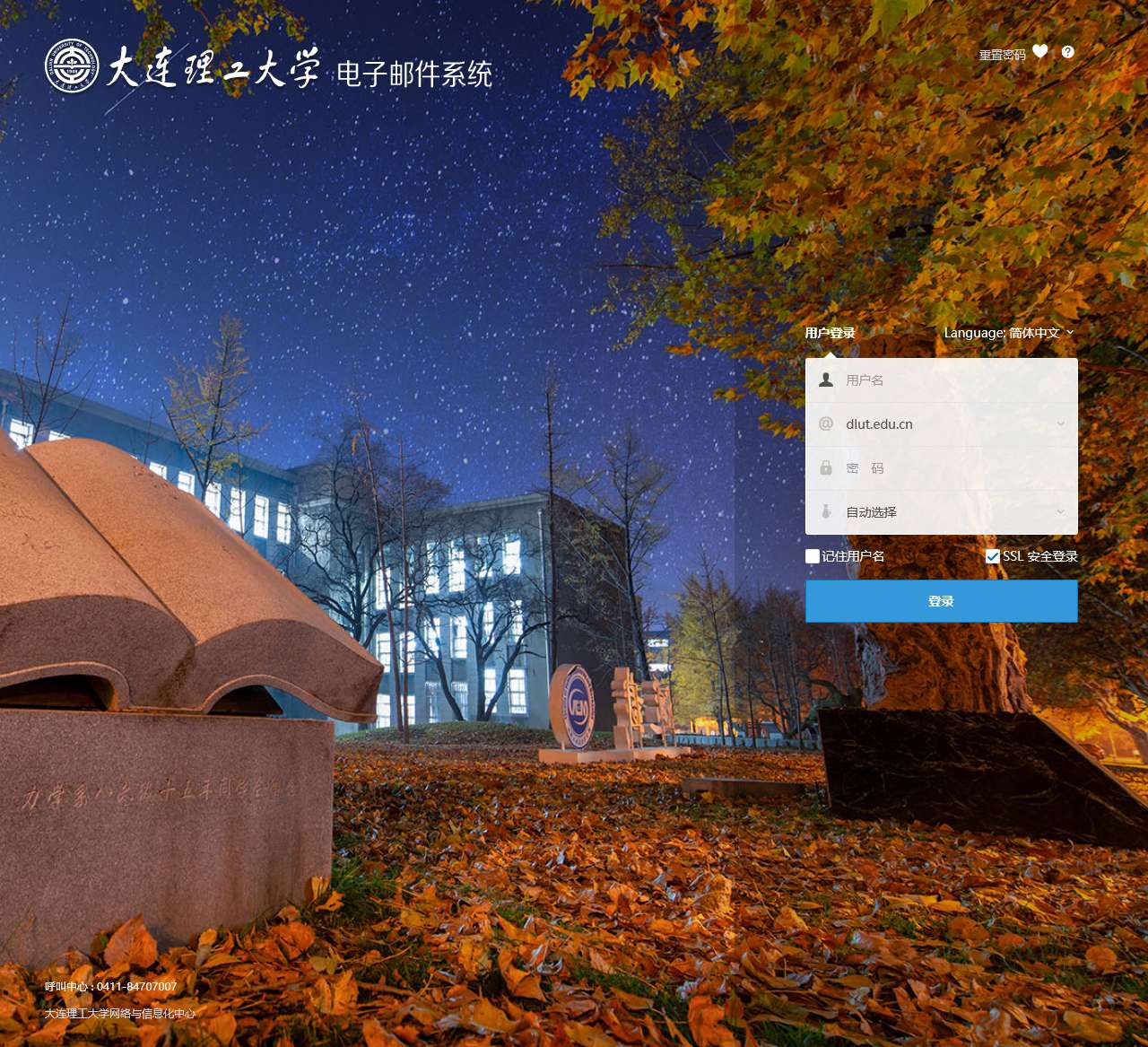Focus the 用户名 username field
Screen dimensions: 1148x1047
pos(951,380)
